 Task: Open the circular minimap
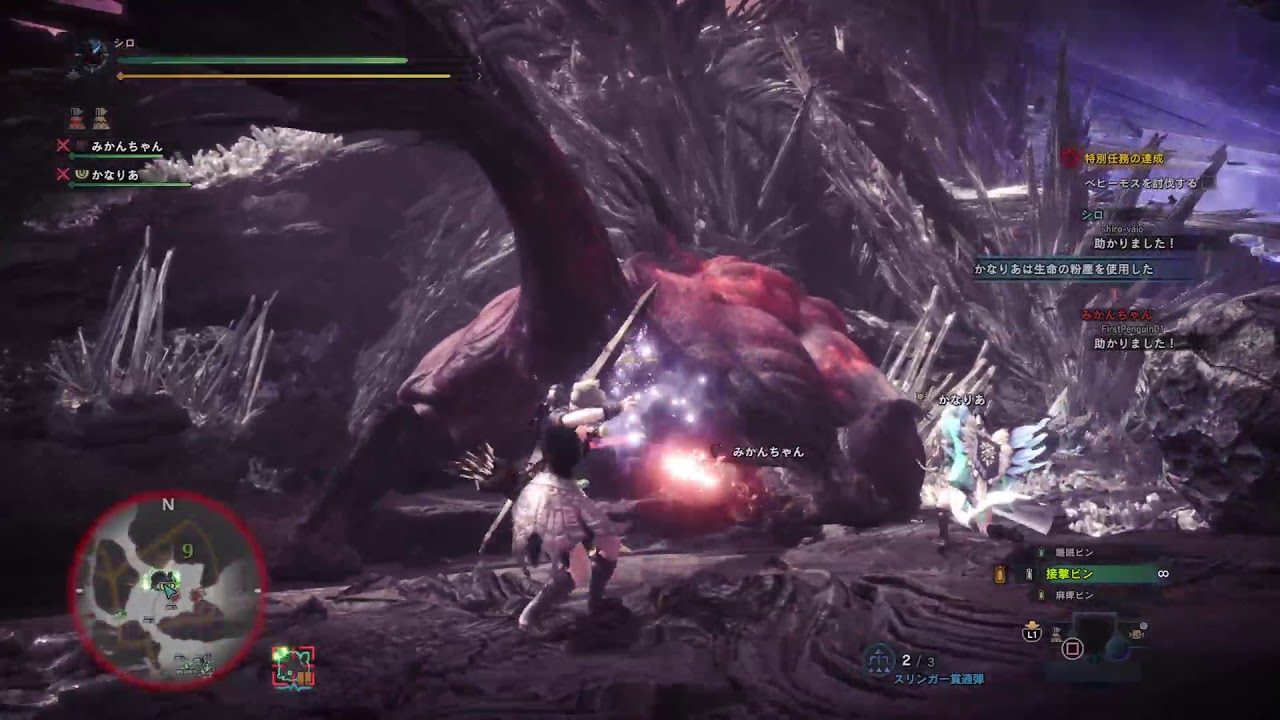pyautogui.click(x=168, y=590)
